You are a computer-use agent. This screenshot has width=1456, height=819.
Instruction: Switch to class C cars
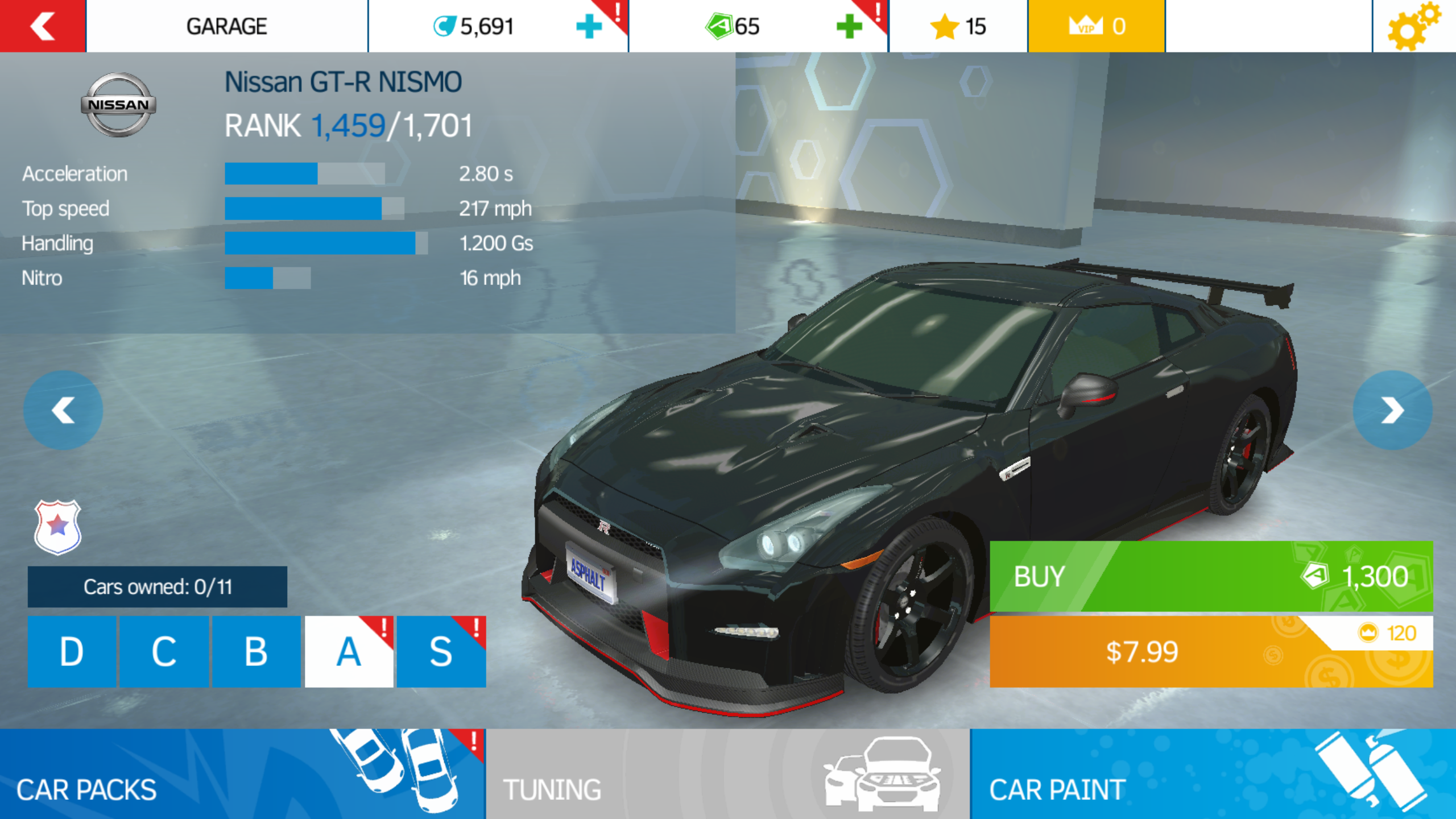pyautogui.click(x=164, y=652)
